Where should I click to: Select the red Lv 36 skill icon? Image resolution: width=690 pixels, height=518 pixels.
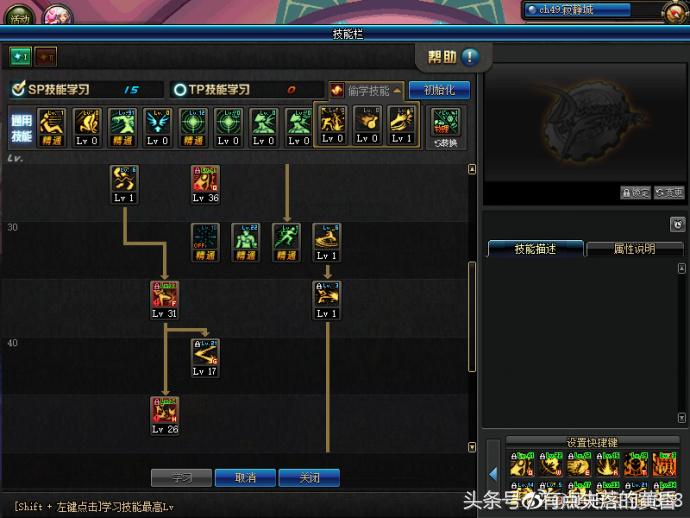[205, 179]
